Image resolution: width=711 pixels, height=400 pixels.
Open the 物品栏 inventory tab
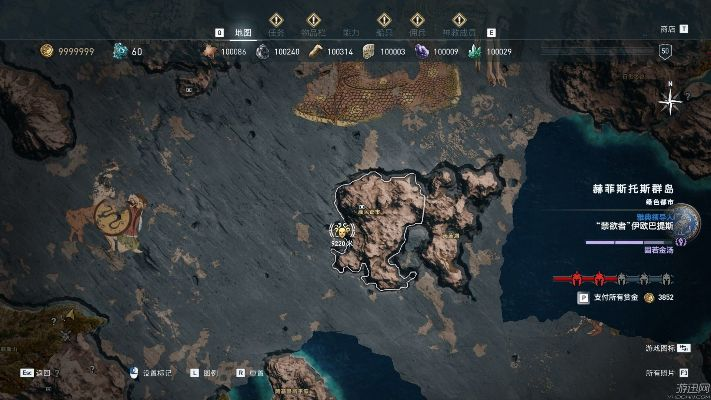point(313,32)
